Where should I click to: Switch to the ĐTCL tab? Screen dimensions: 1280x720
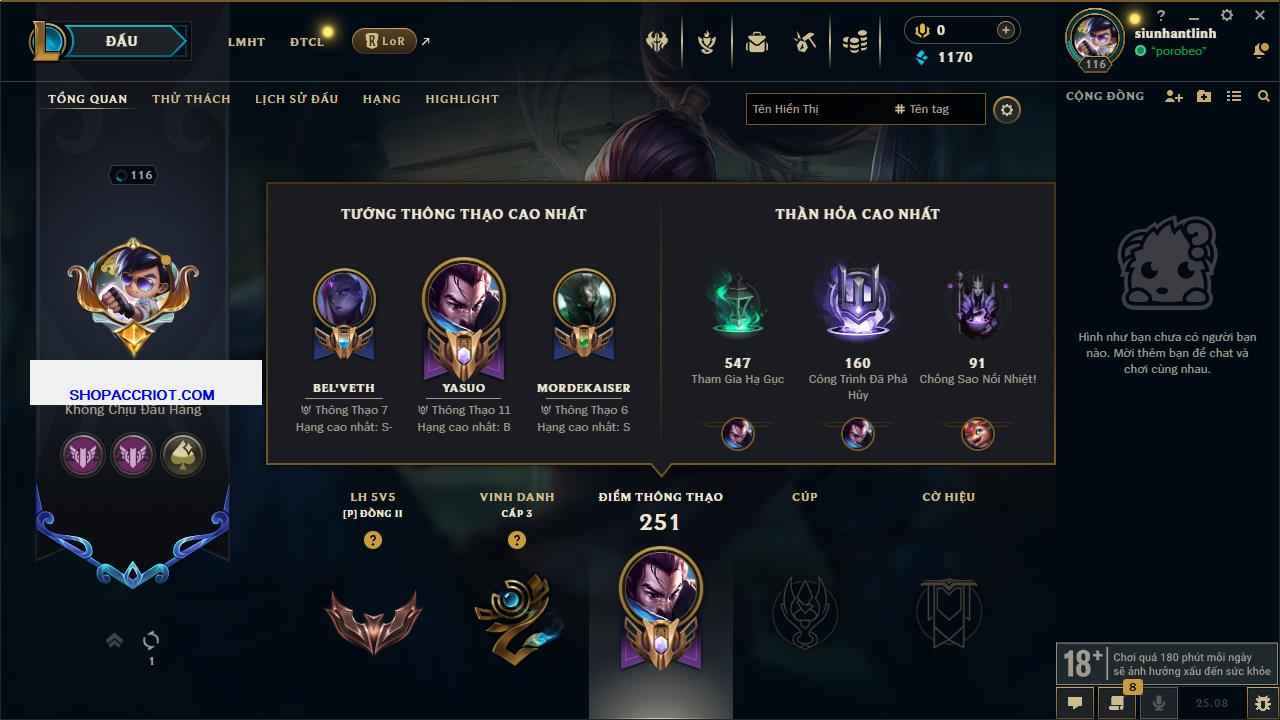click(307, 42)
